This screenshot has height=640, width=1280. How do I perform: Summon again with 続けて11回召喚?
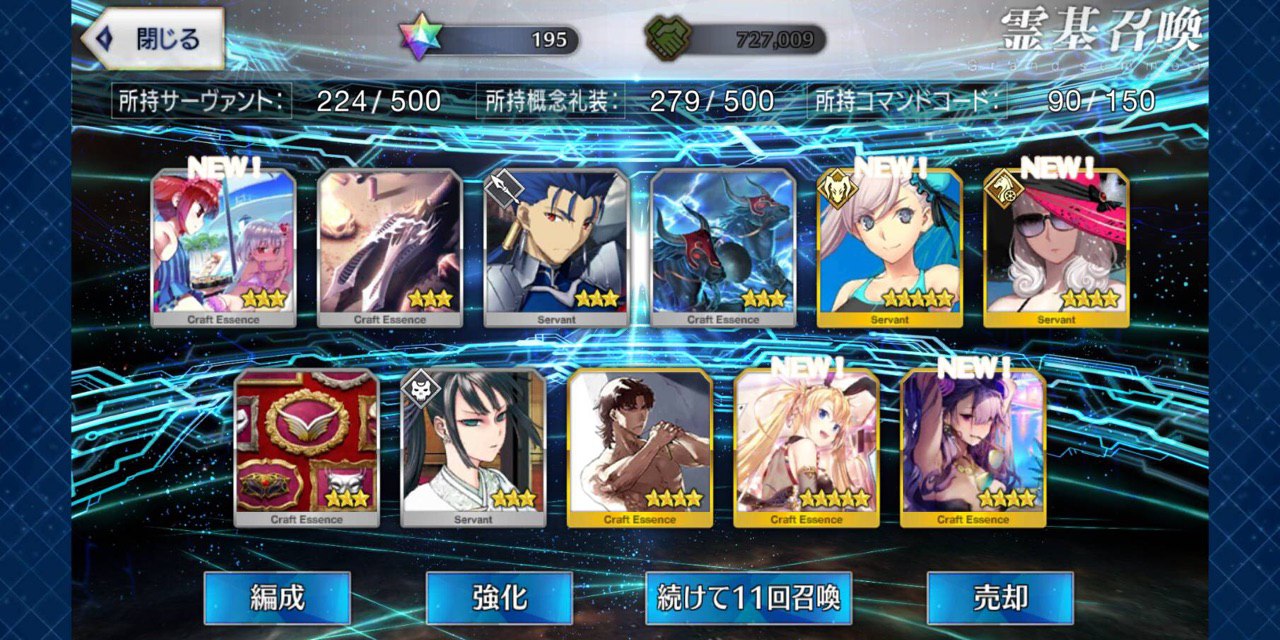(x=748, y=598)
